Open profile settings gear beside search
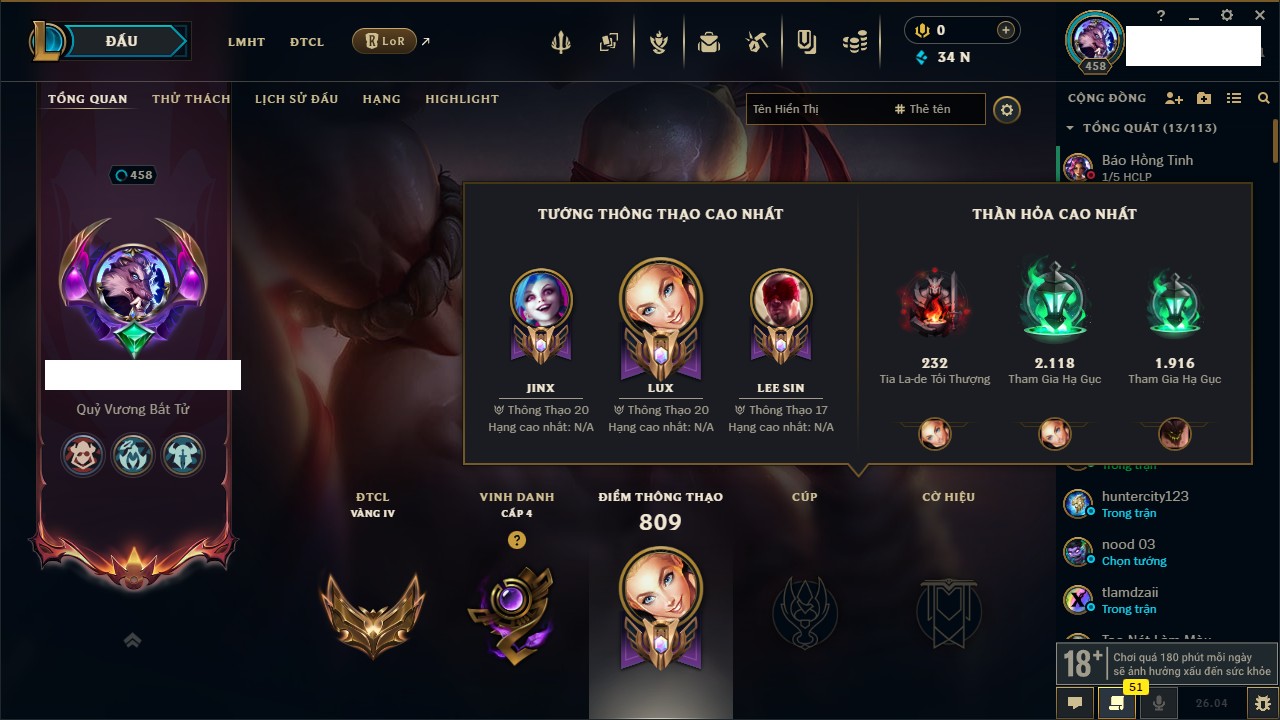Screen dimensions: 1280x720 tap(1007, 109)
